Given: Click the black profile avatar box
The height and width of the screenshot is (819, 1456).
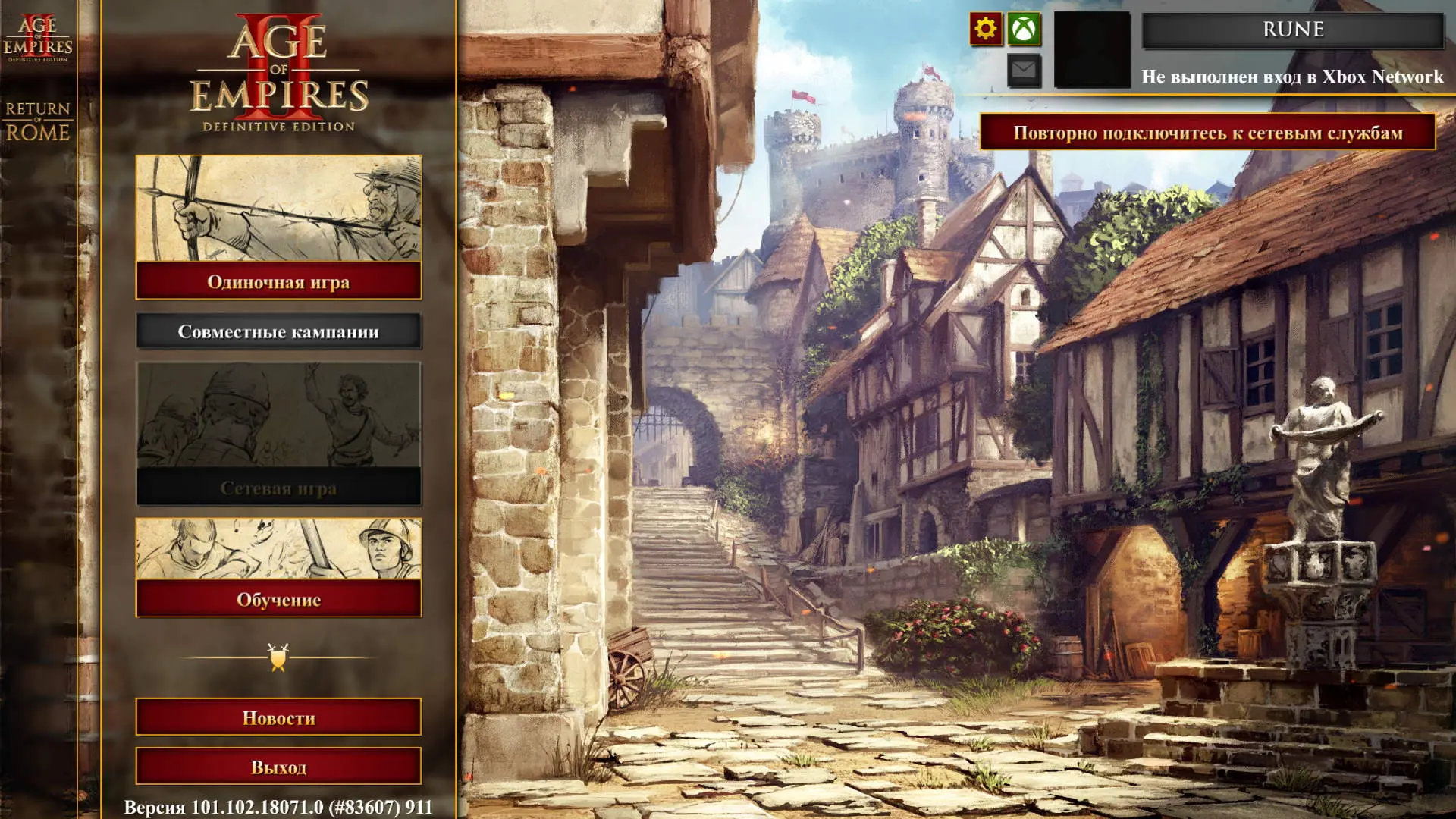Looking at the screenshot, I should [1092, 50].
